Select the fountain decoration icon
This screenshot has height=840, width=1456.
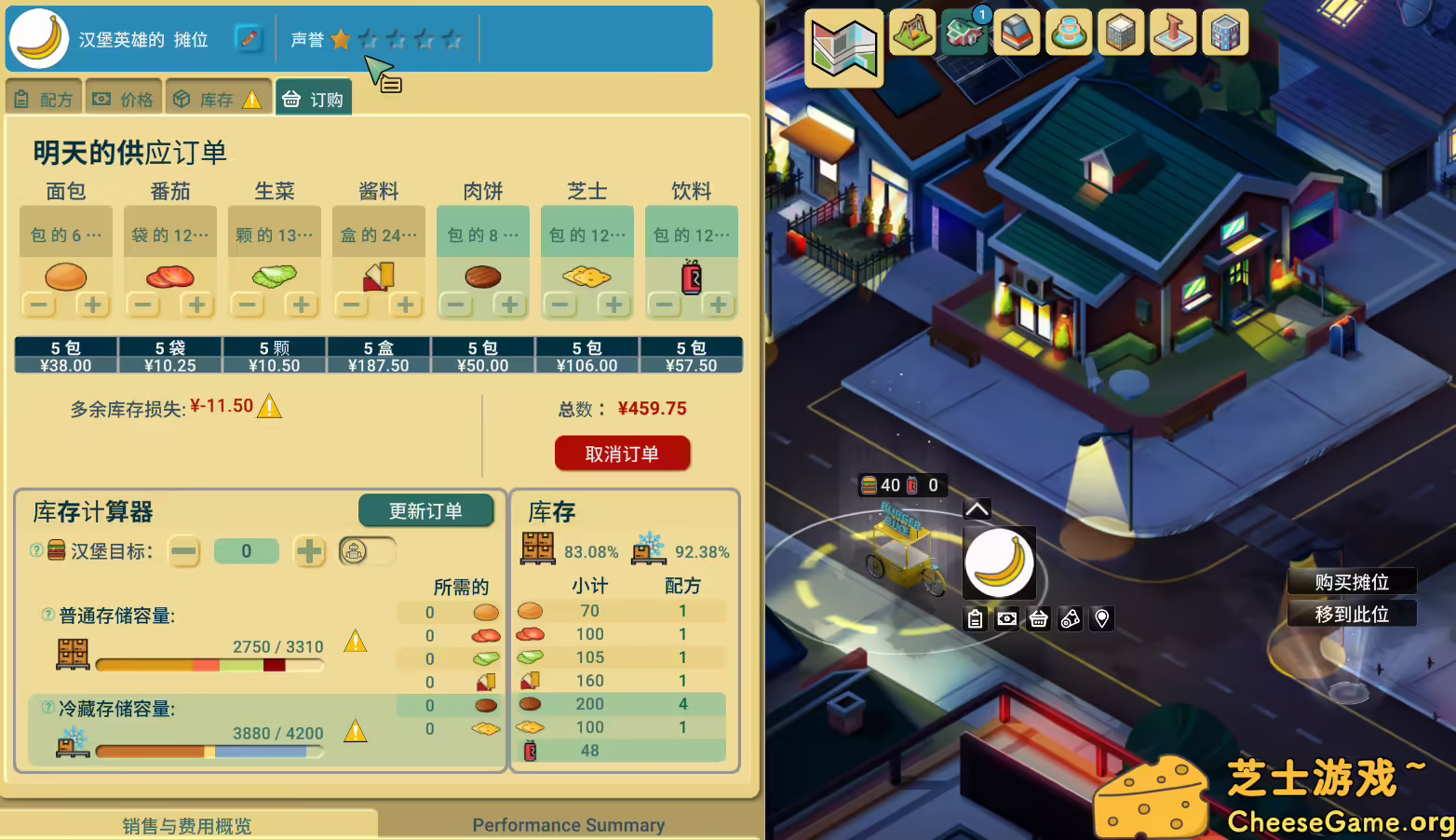1069,33
